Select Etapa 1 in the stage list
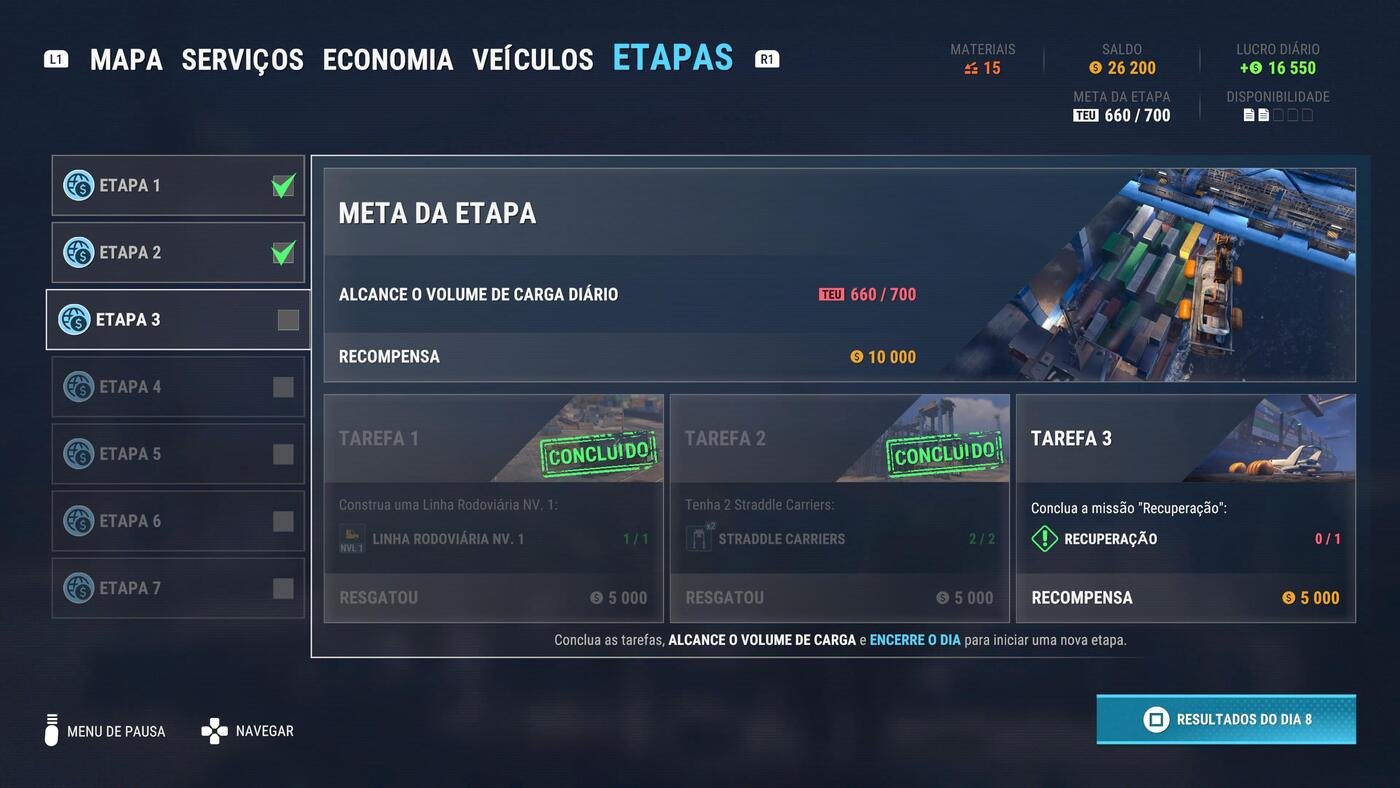Screen dimensions: 1400x788 click(x=178, y=186)
